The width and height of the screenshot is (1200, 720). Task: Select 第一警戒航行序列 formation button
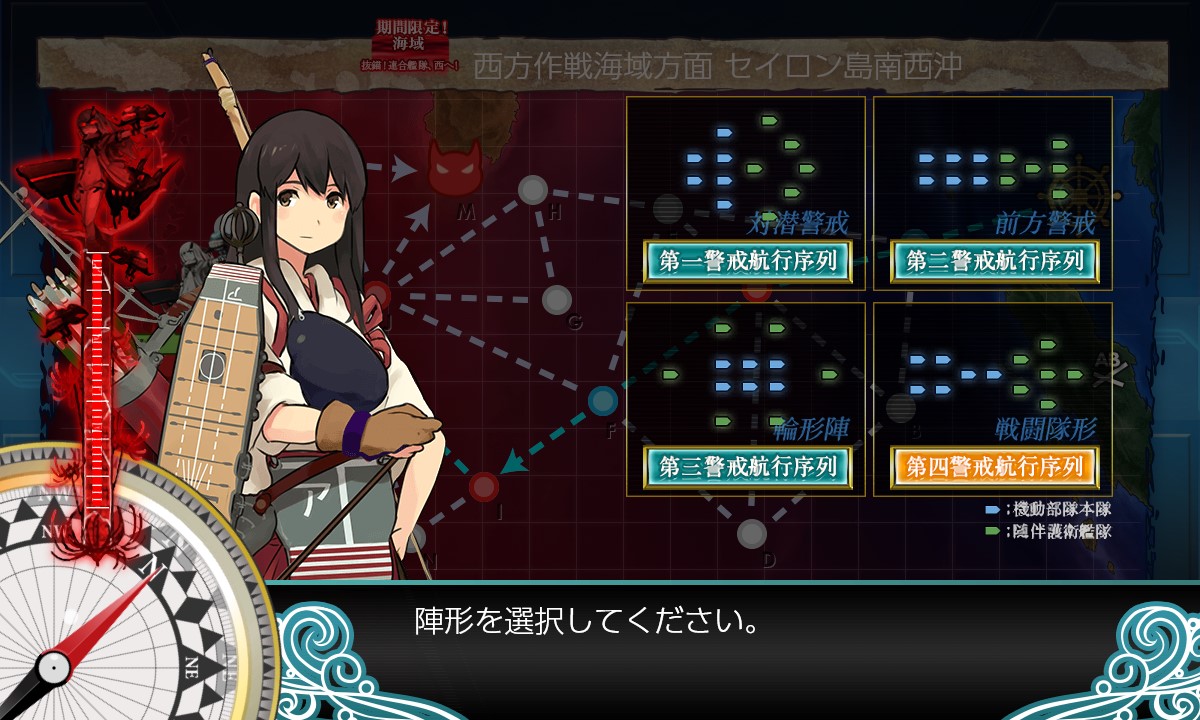click(x=747, y=261)
